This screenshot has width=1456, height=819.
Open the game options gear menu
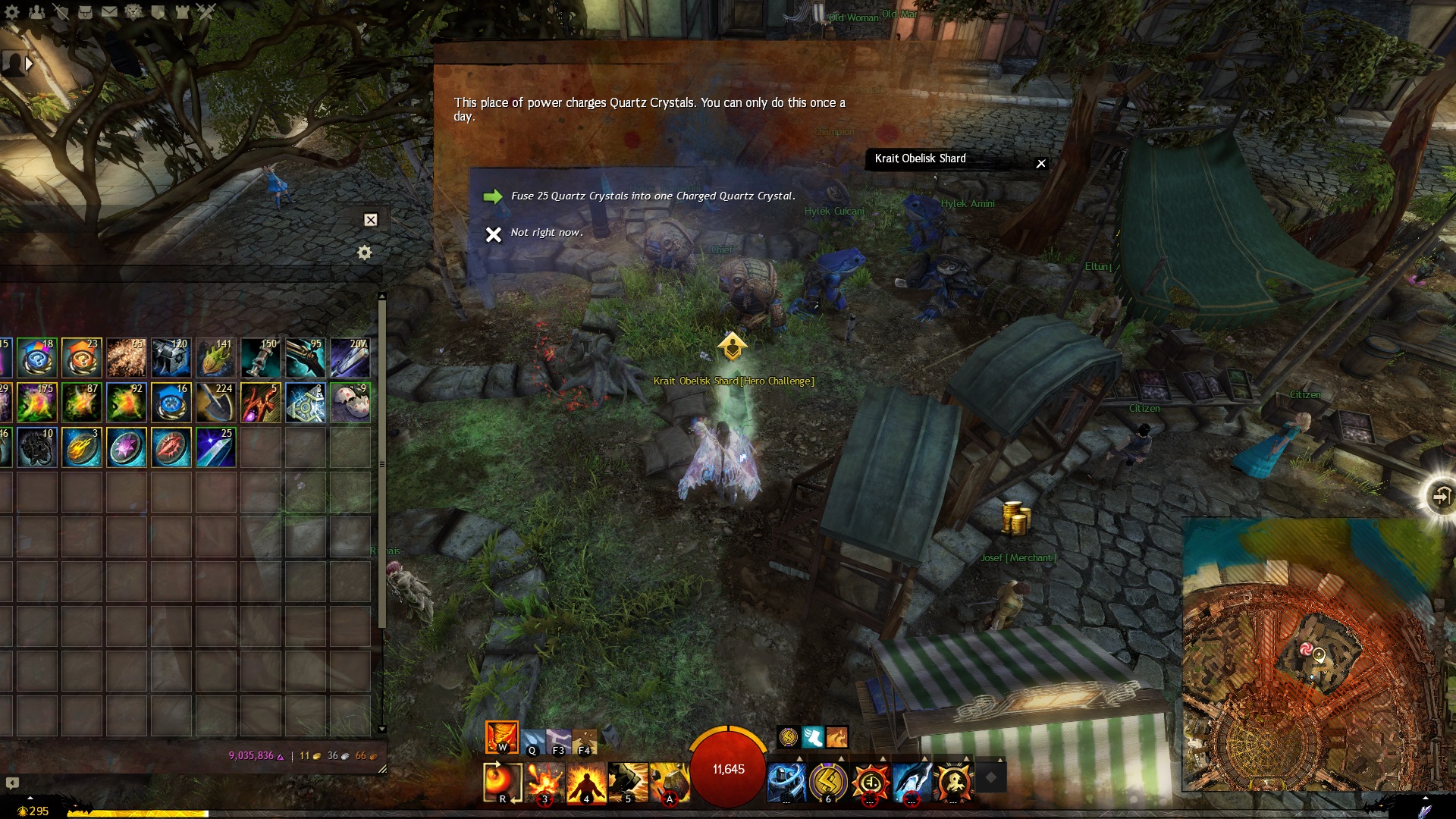(x=11, y=11)
